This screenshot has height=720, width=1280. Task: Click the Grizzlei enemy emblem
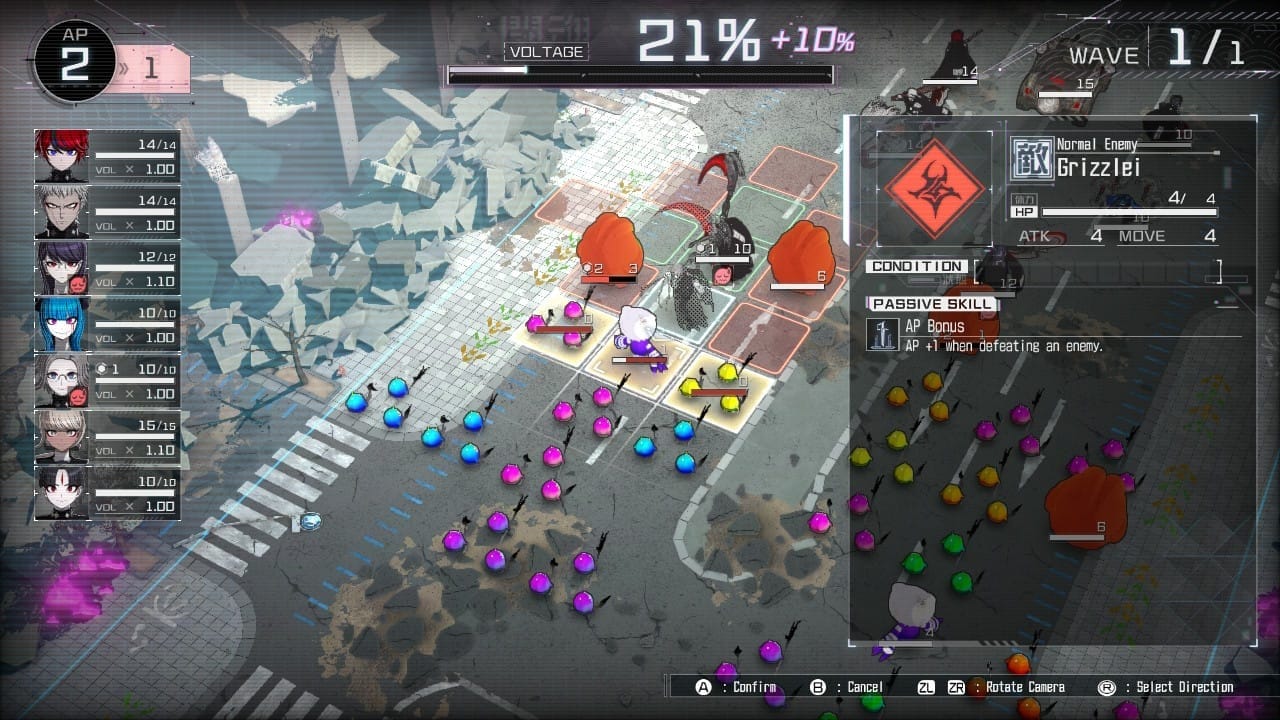pos(934,189)
